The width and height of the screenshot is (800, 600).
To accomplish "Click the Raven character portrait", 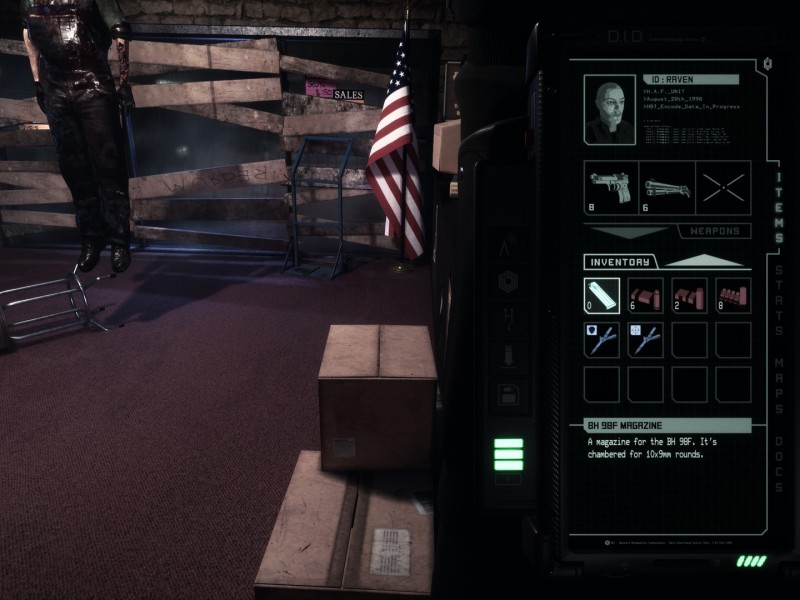I will 609,110.
